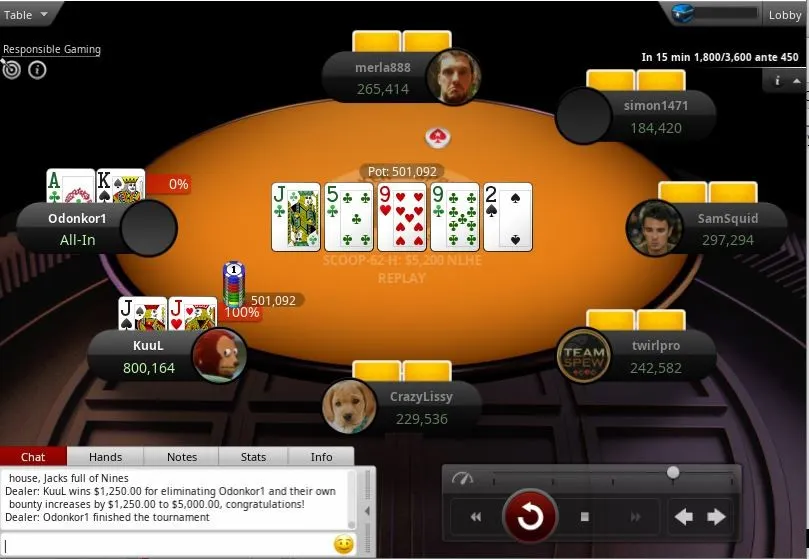Replay the hand with the red button
Screen dimensions: 809x559
[x=529, y=516]
